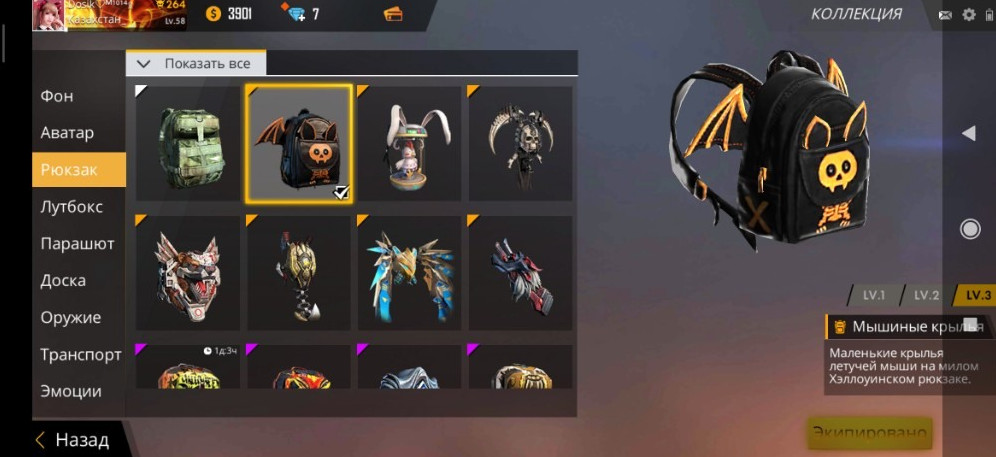Select the horned skull backpack

click(520, 143)
